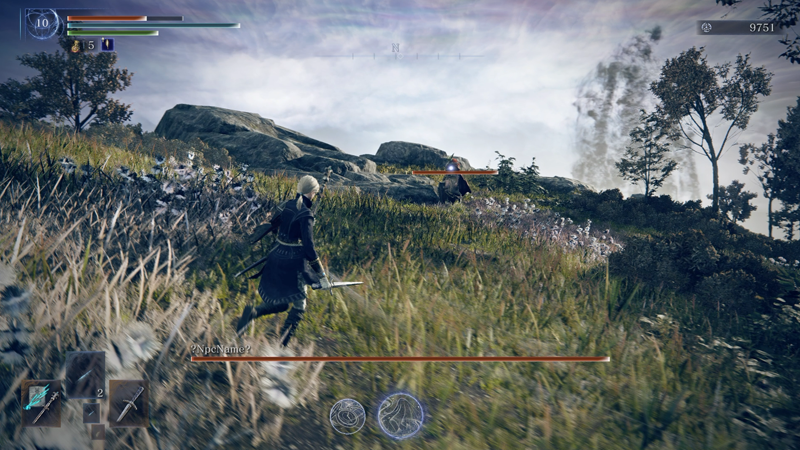Activate the smaller circular character skill icon

click(x=347, y=415)
